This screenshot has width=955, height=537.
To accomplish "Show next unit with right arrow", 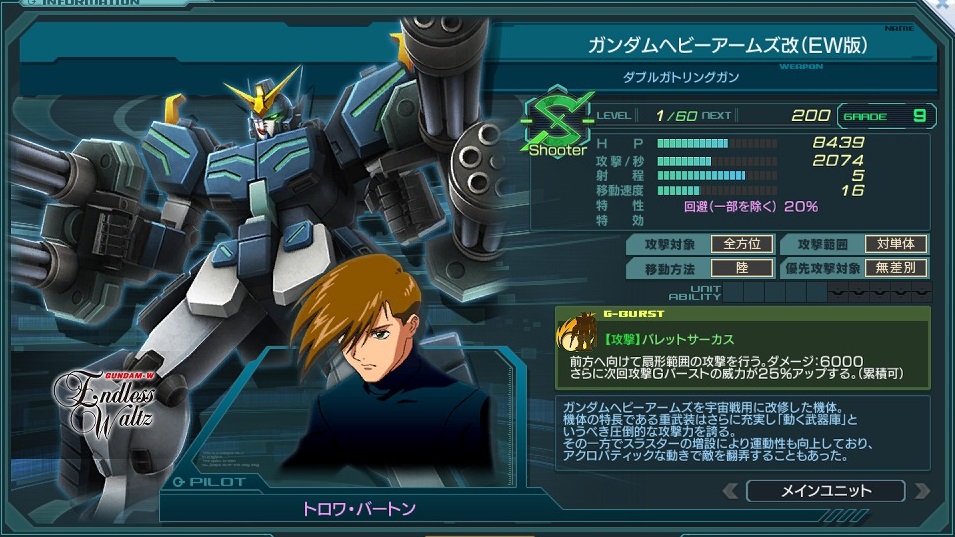I will point(921,491).
